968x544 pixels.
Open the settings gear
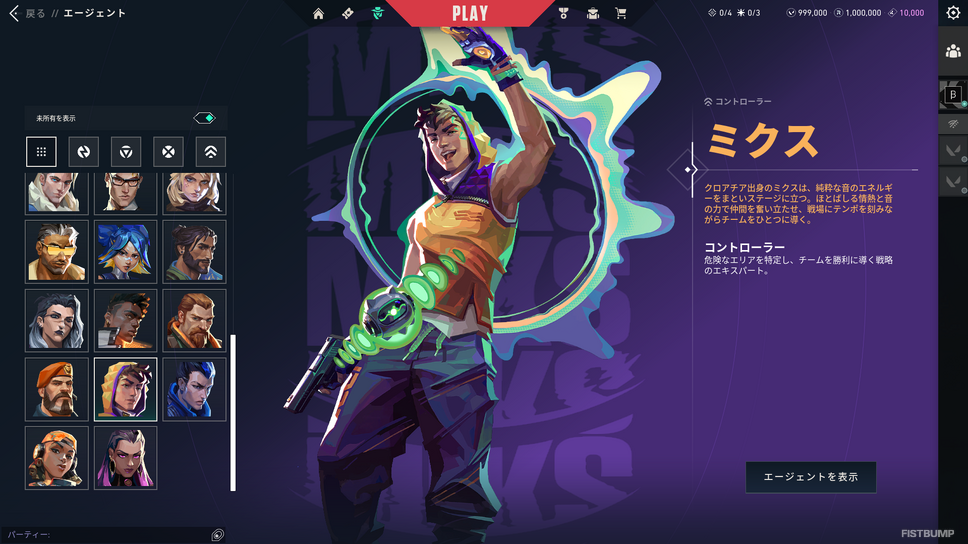click(x=953, y=14)
